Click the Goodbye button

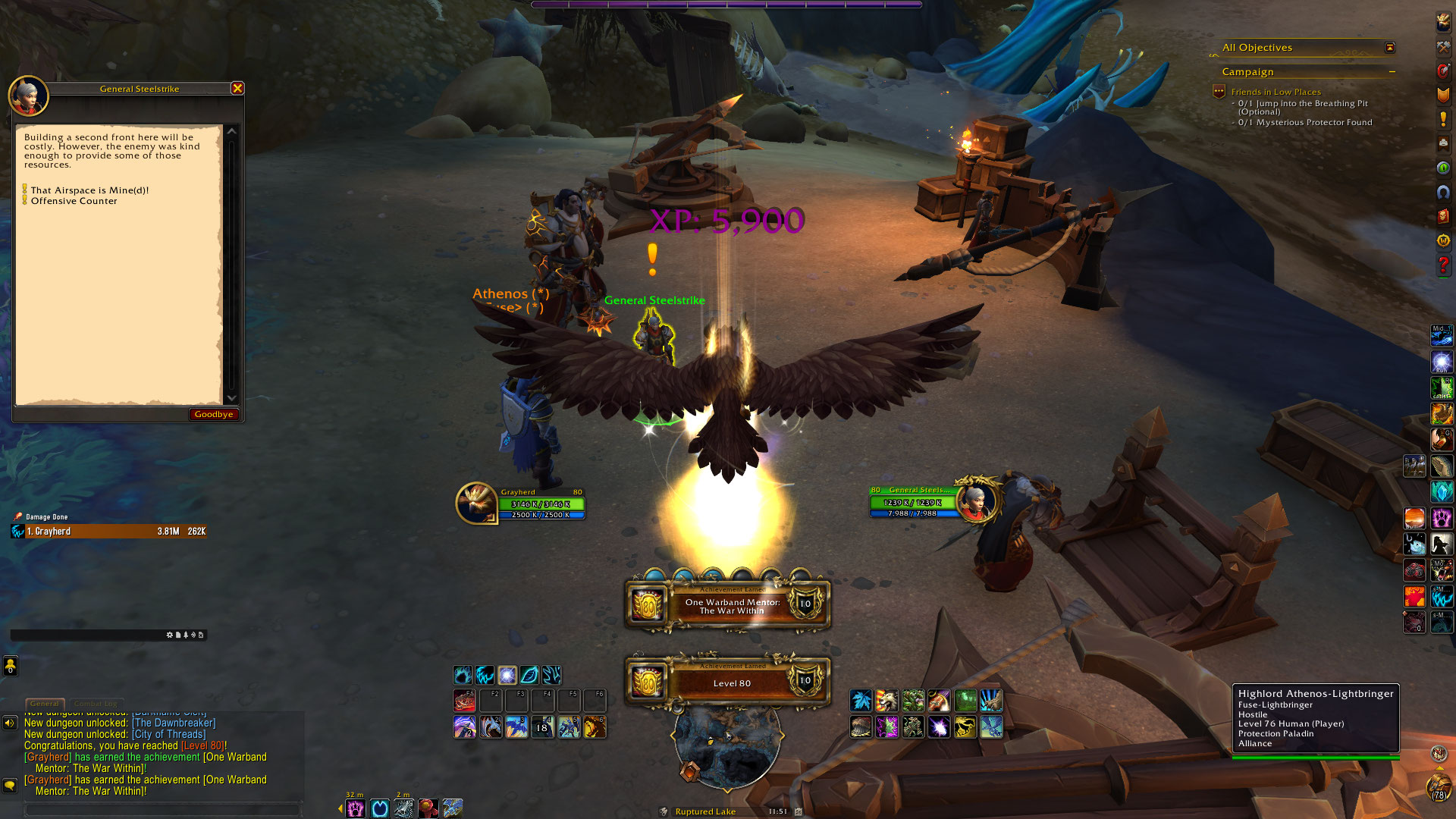click(213, 414)
